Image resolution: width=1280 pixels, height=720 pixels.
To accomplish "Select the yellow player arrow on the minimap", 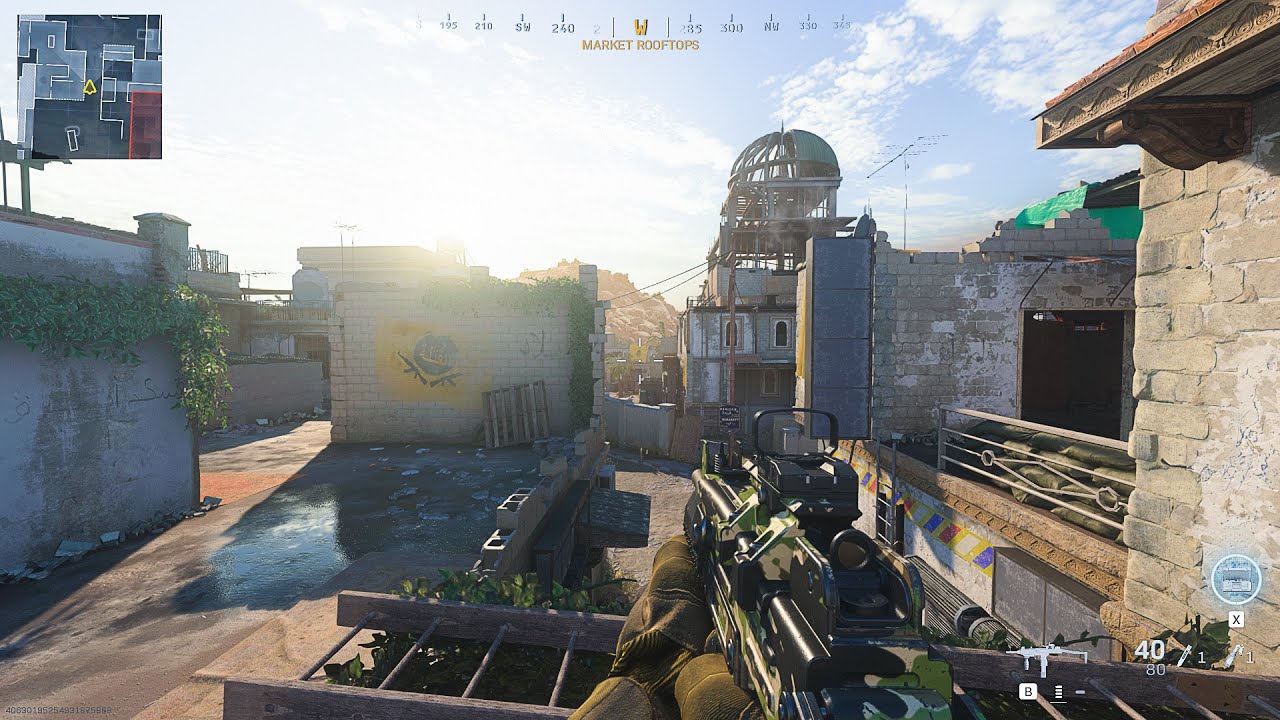I will (89, 87).
